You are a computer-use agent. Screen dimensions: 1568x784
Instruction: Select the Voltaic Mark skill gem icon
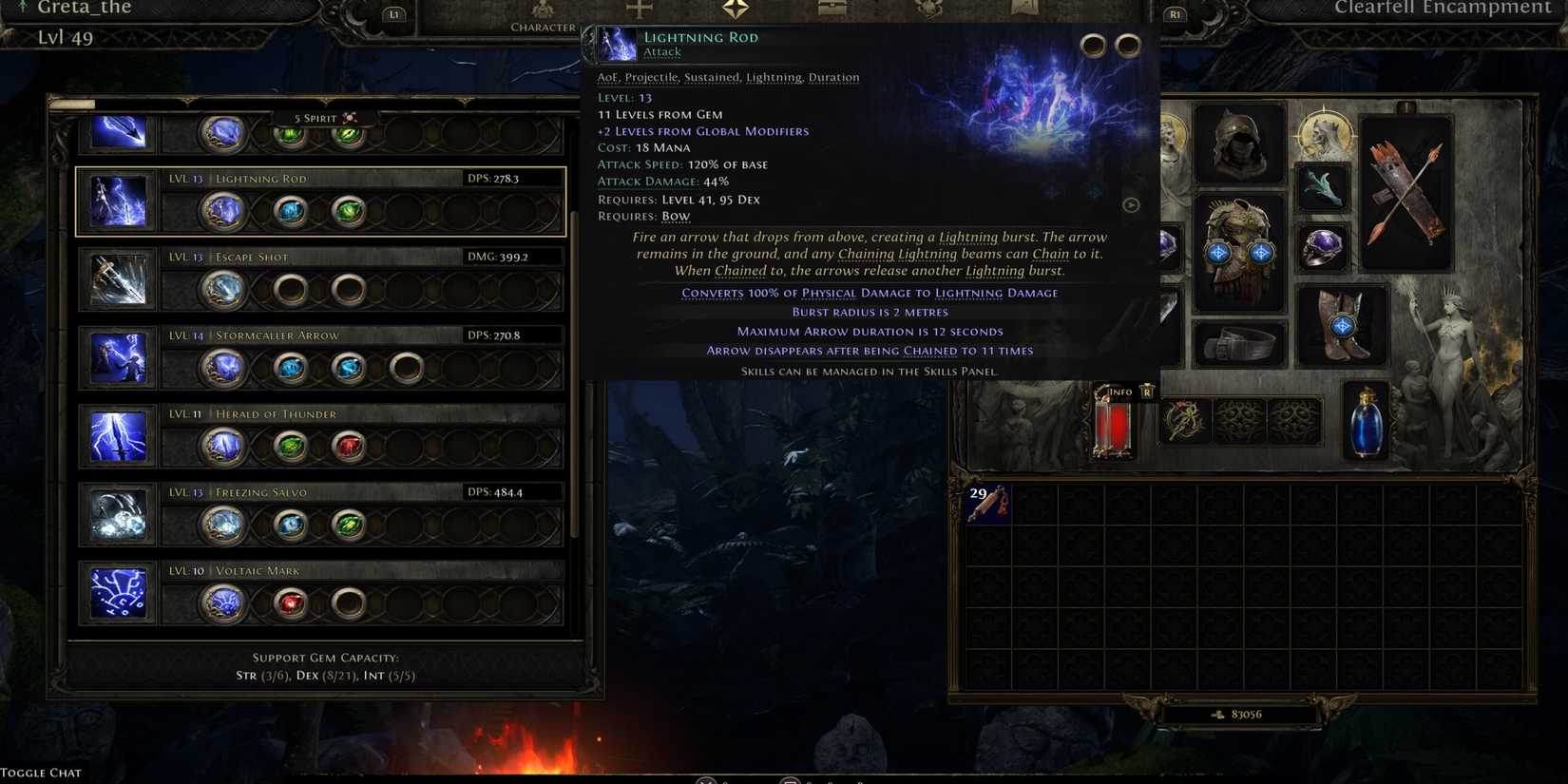point(117,593)
